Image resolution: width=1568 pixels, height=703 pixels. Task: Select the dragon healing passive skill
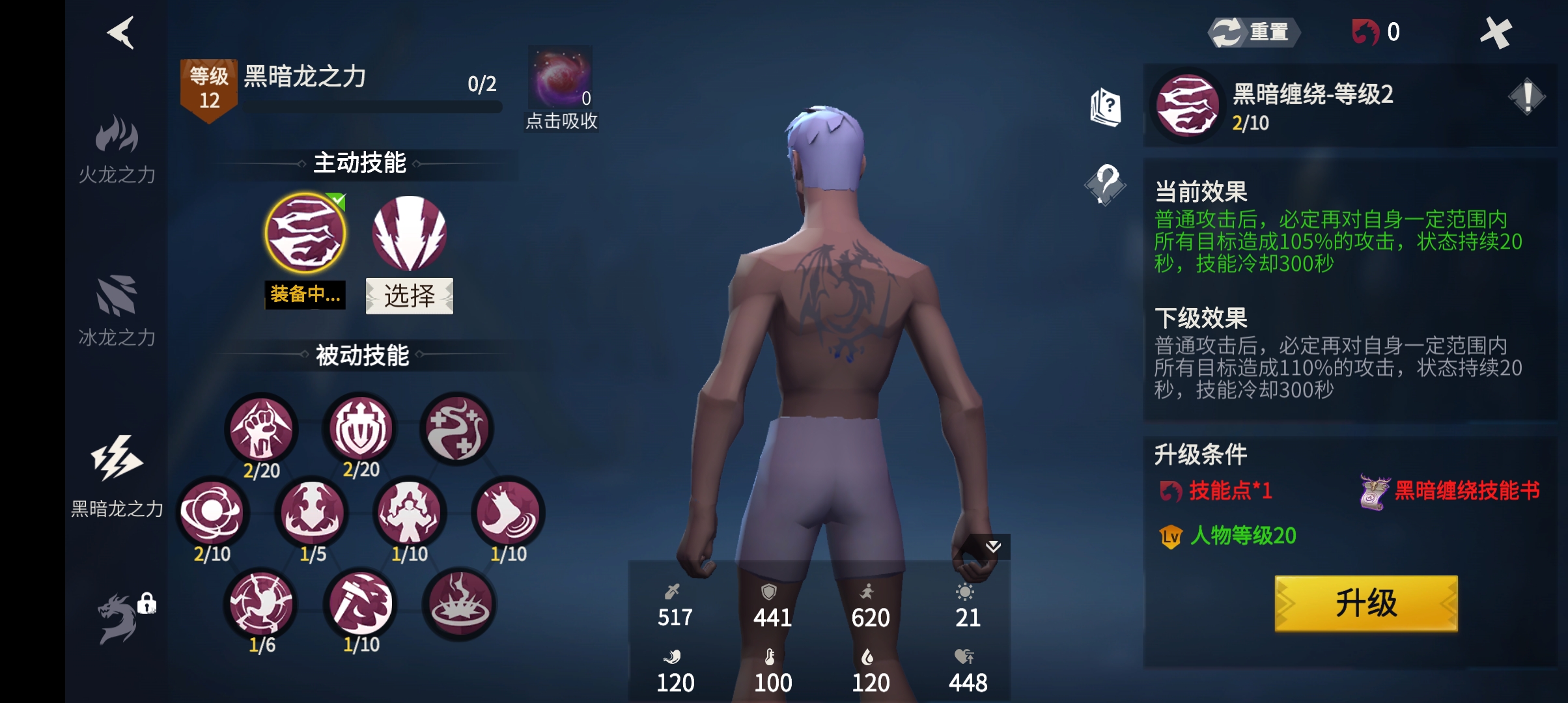457,430
